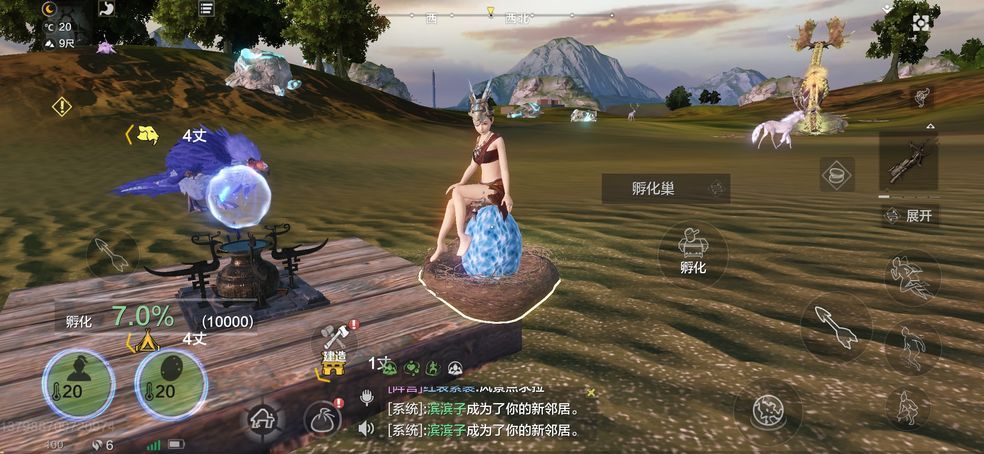Toggle the chat microphone icon
The image size is (984, 454).
point(367,397)
